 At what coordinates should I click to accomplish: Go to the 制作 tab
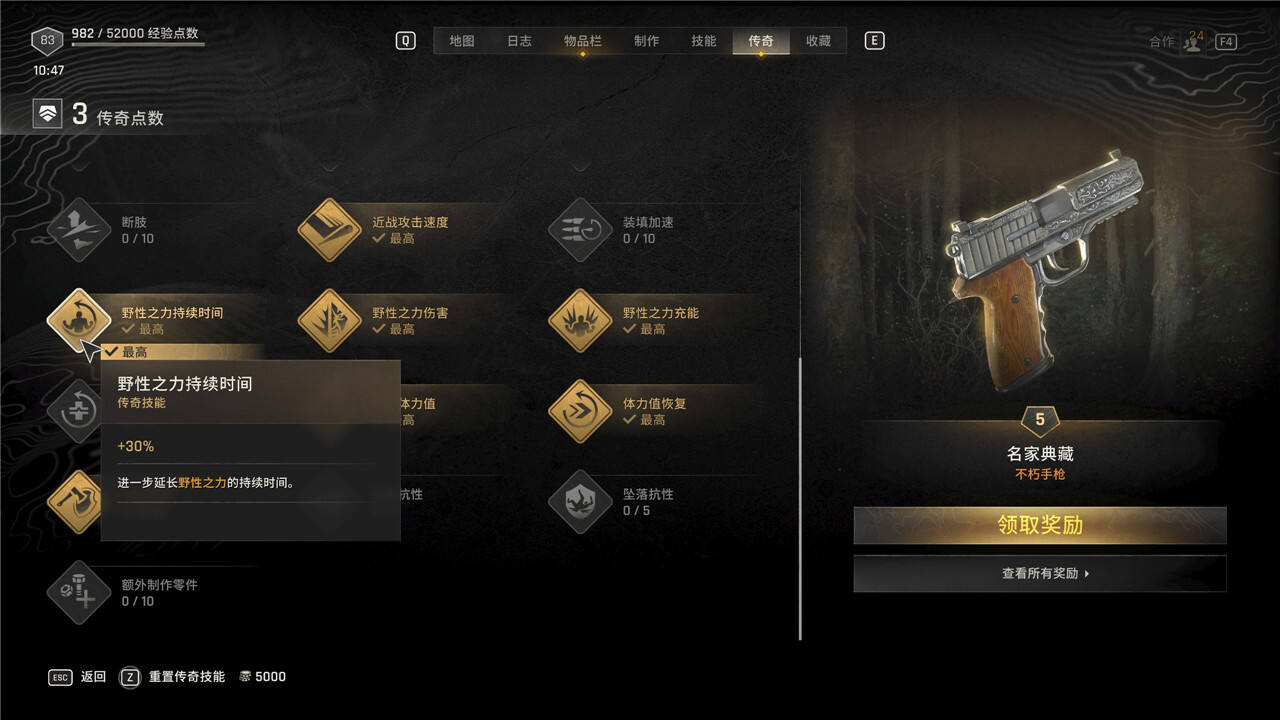click(x=646, y=41)
